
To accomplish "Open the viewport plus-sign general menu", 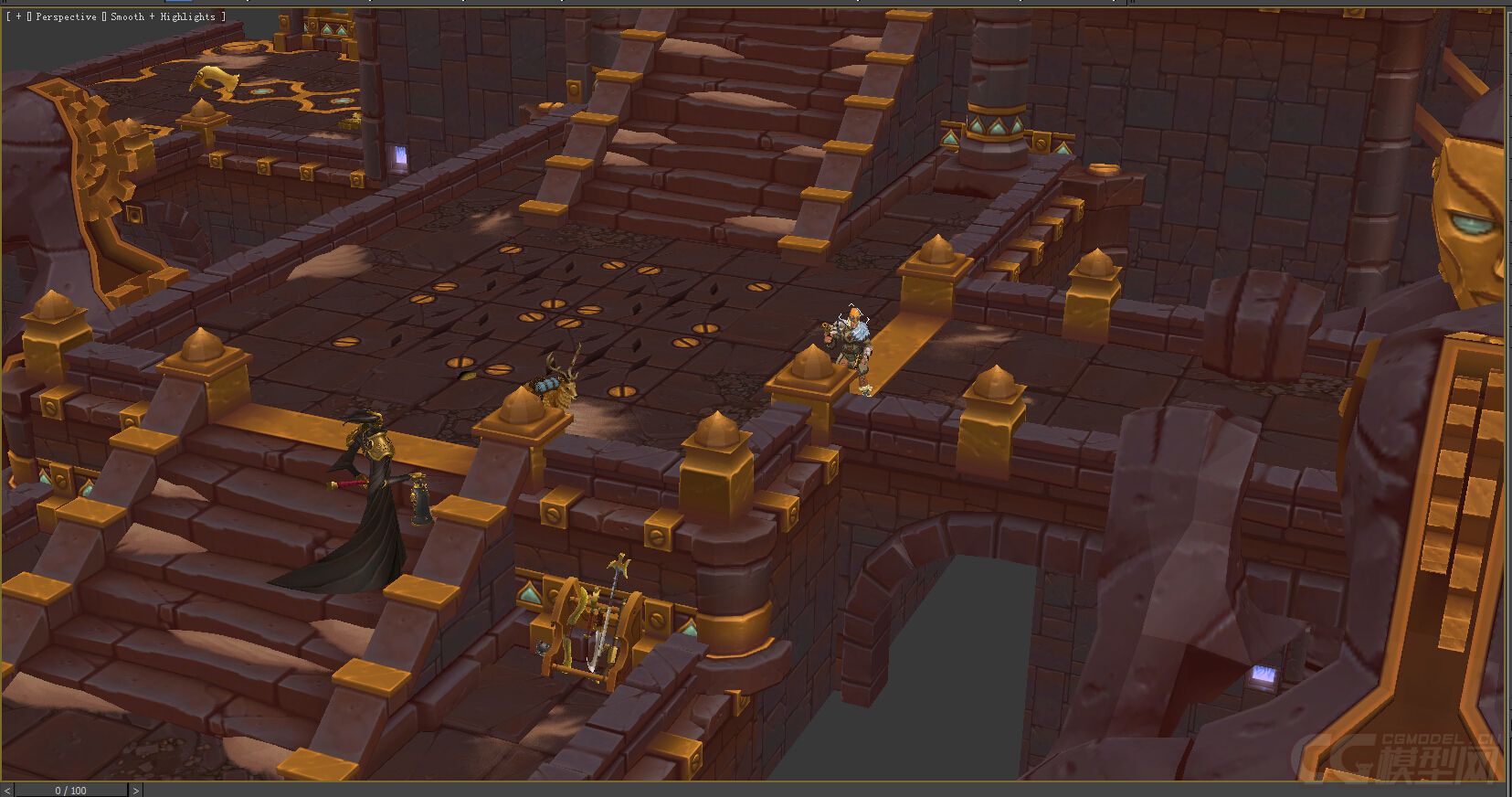I will pyautogui.click(x=18, y=16).
